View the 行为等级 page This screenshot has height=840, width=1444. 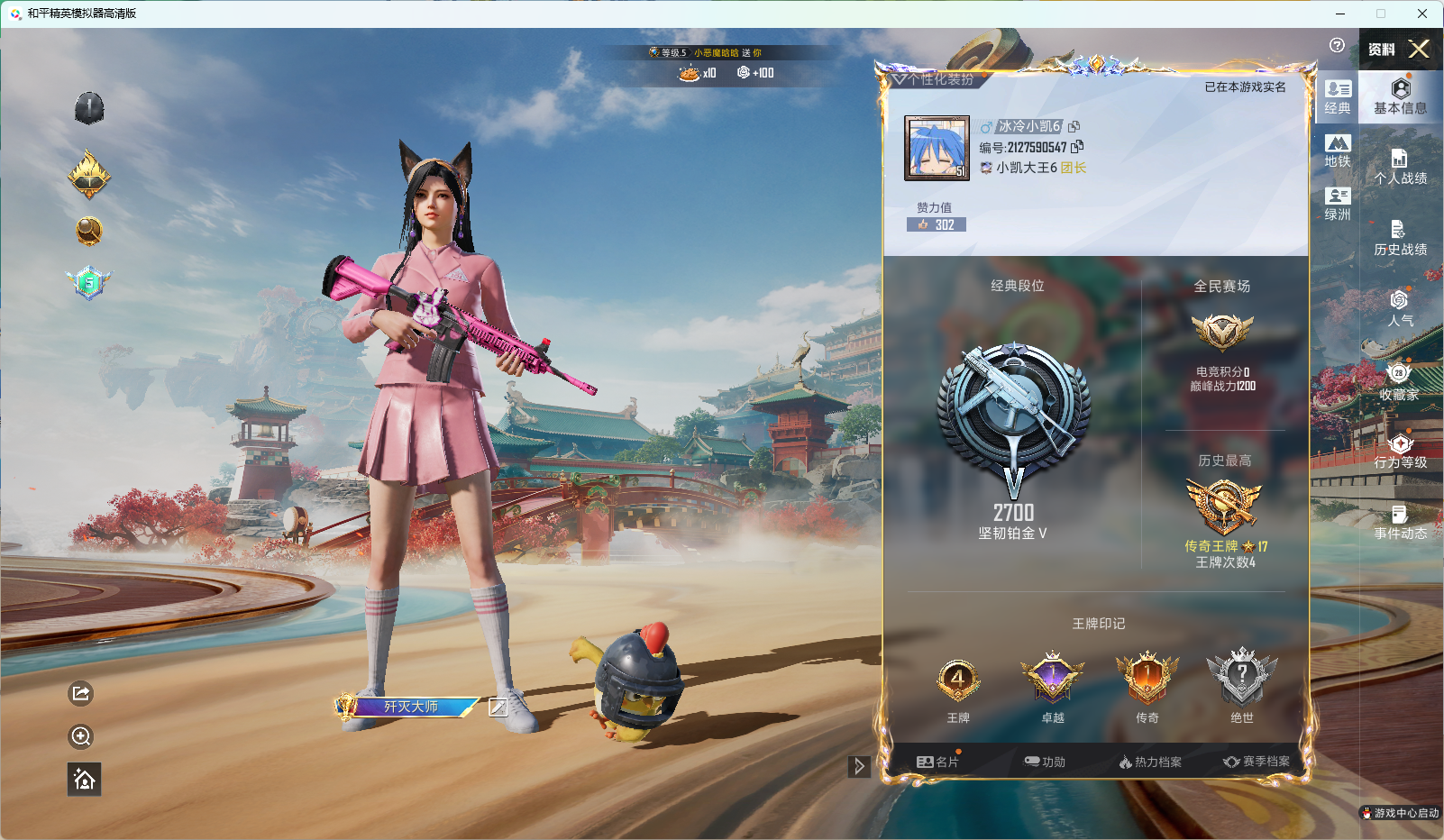click(x=1400, y=451)
